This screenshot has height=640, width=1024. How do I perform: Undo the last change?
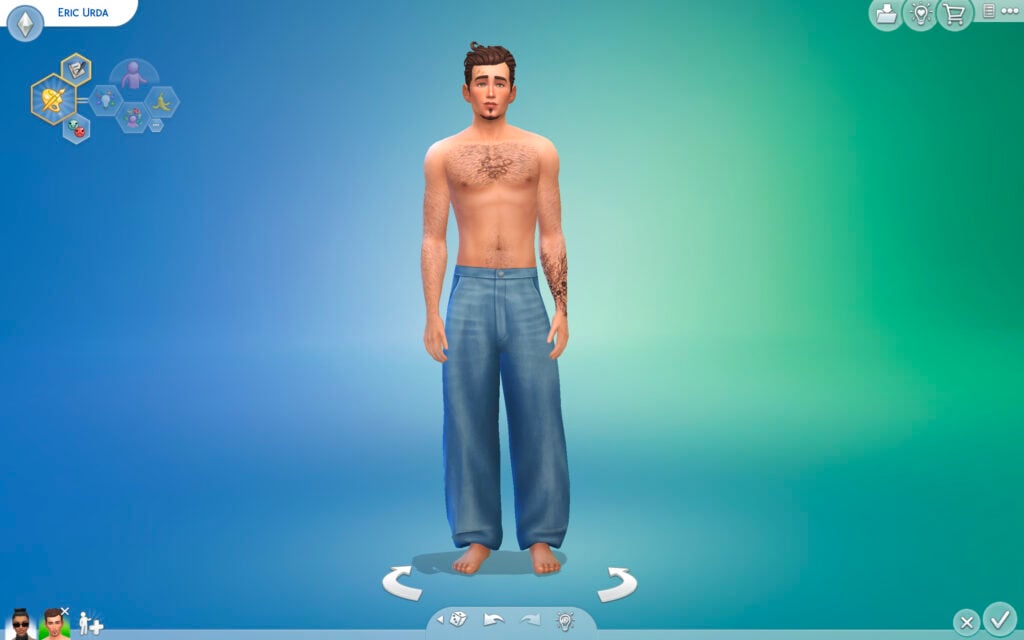point(494,620)
